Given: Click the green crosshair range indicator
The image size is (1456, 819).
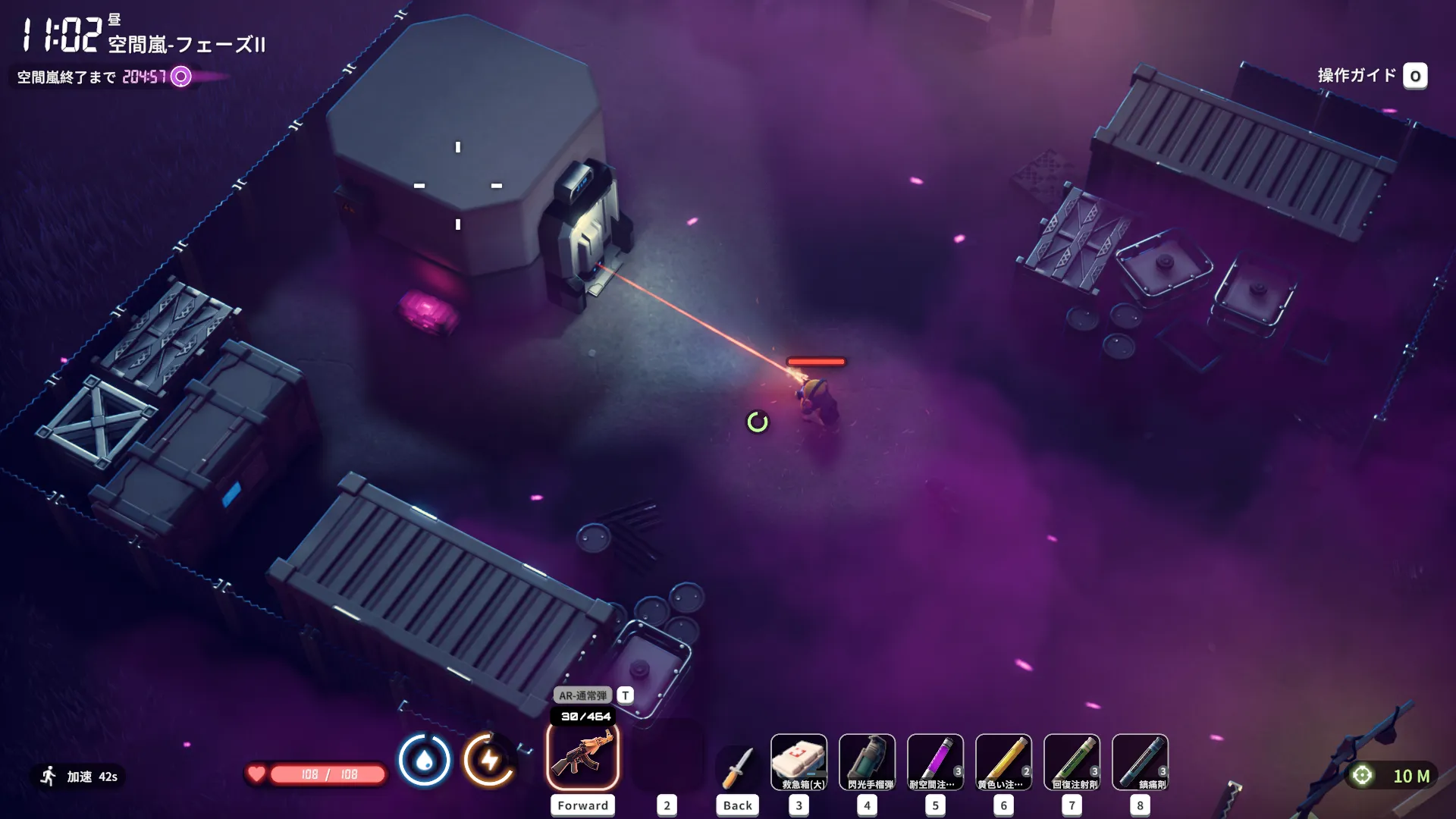Looking at the screenshot, I should (x=1362, y=775).
